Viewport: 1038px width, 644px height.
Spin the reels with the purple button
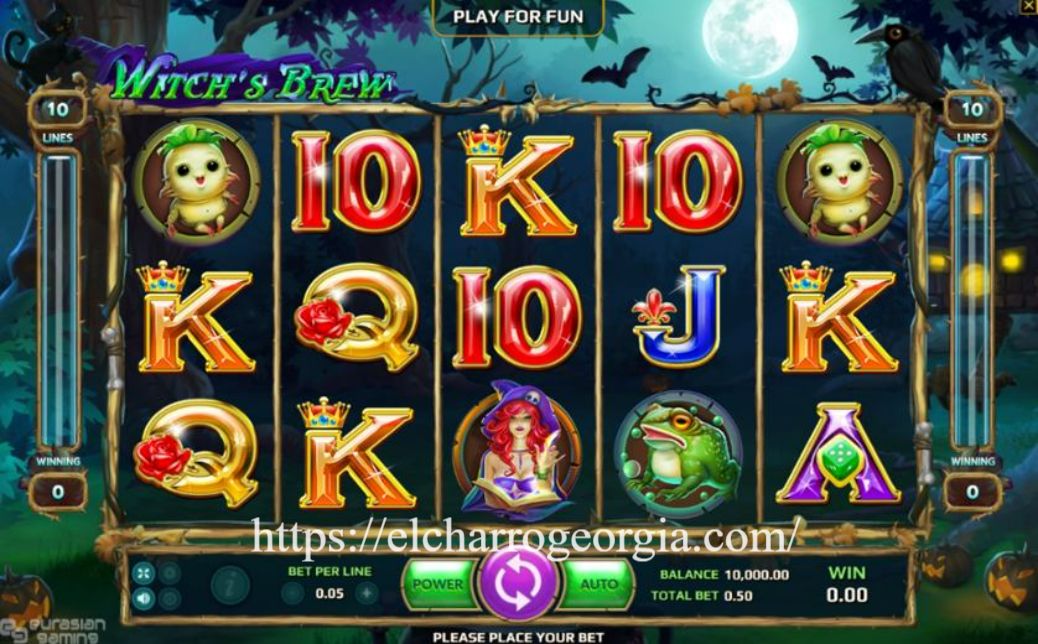[x=517, y=585]
